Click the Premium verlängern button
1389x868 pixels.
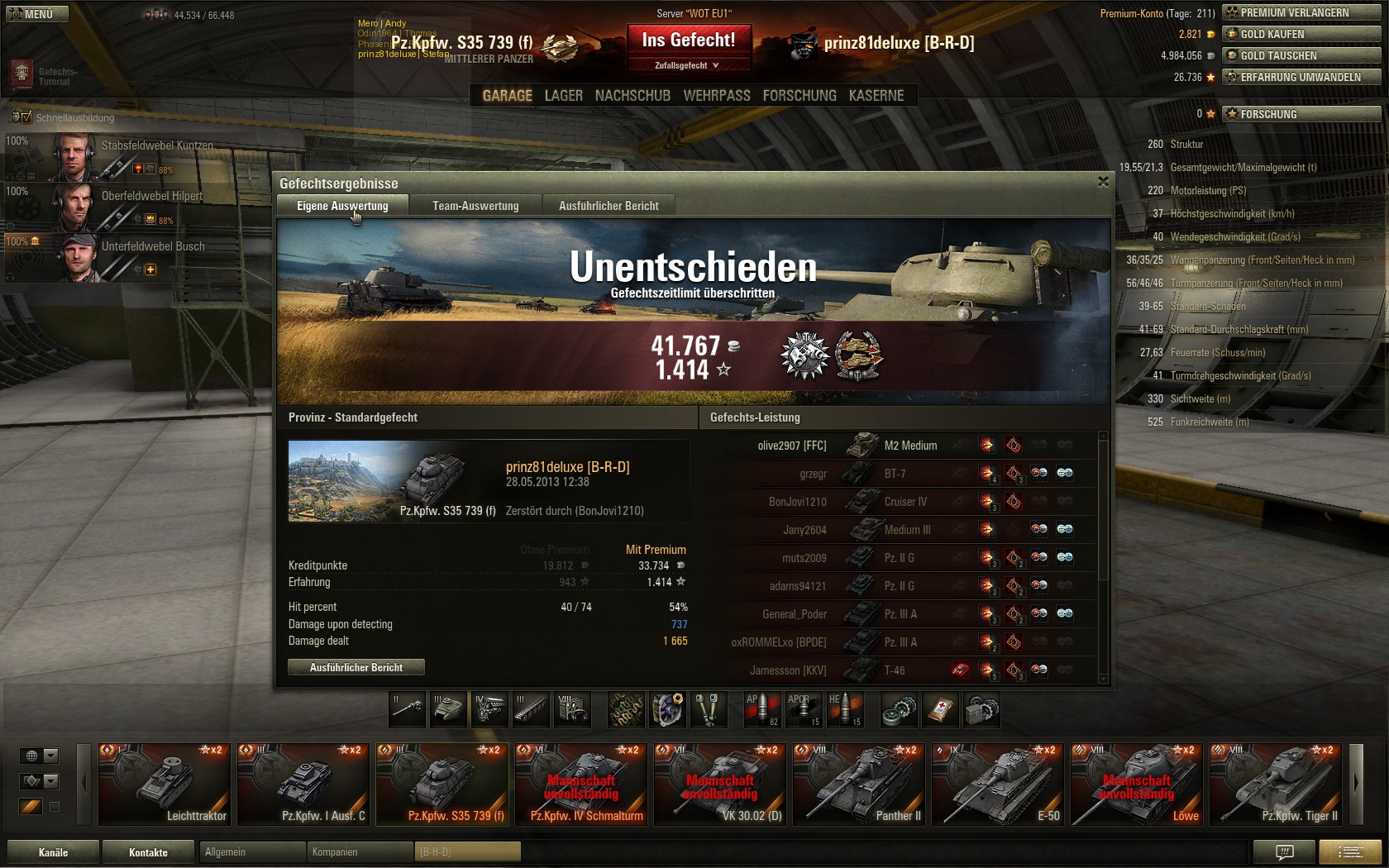pyautogui.click(x=1301, y=12)
